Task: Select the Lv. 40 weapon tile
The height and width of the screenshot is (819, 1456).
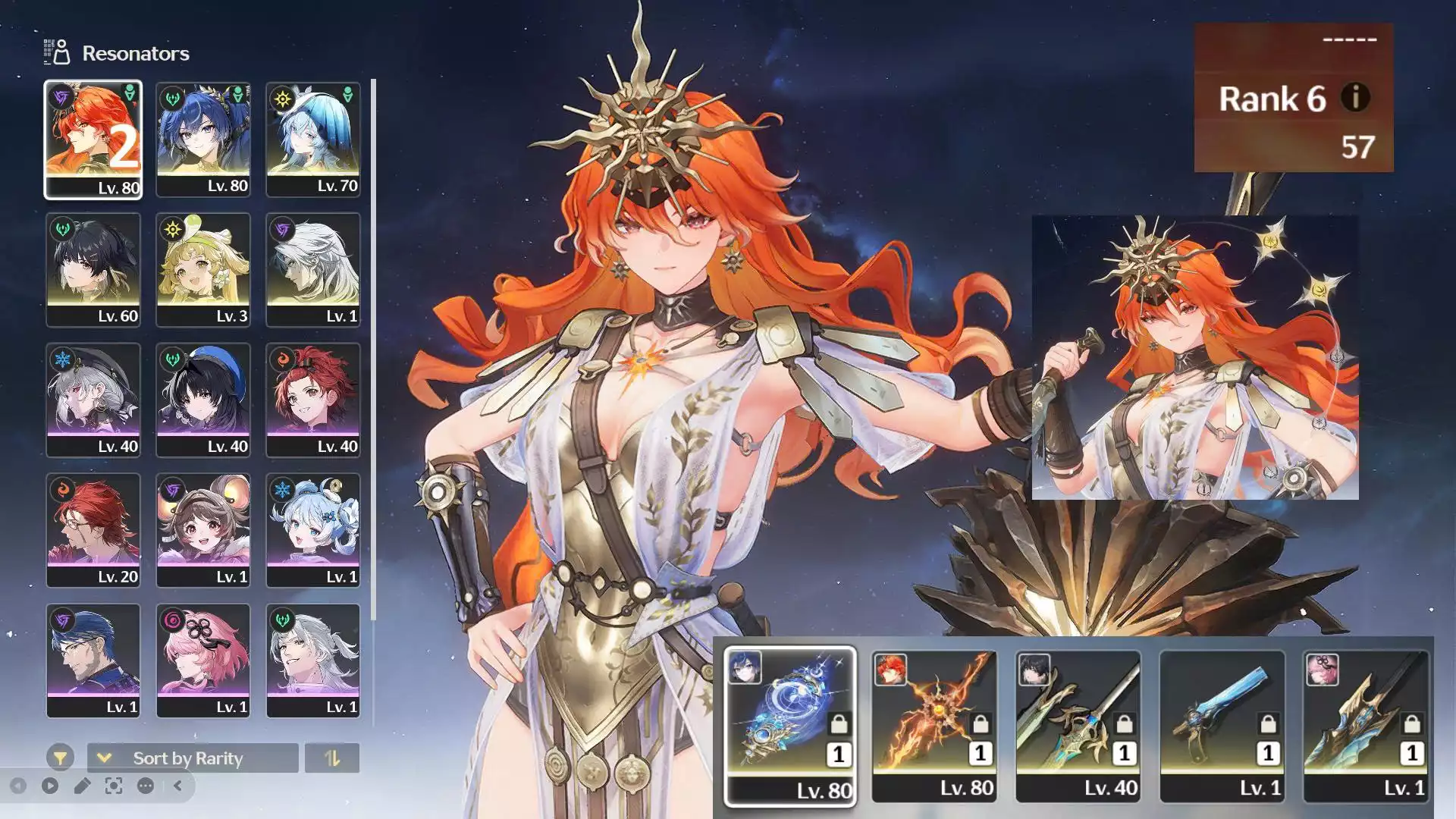Action: pos(1078,726)
